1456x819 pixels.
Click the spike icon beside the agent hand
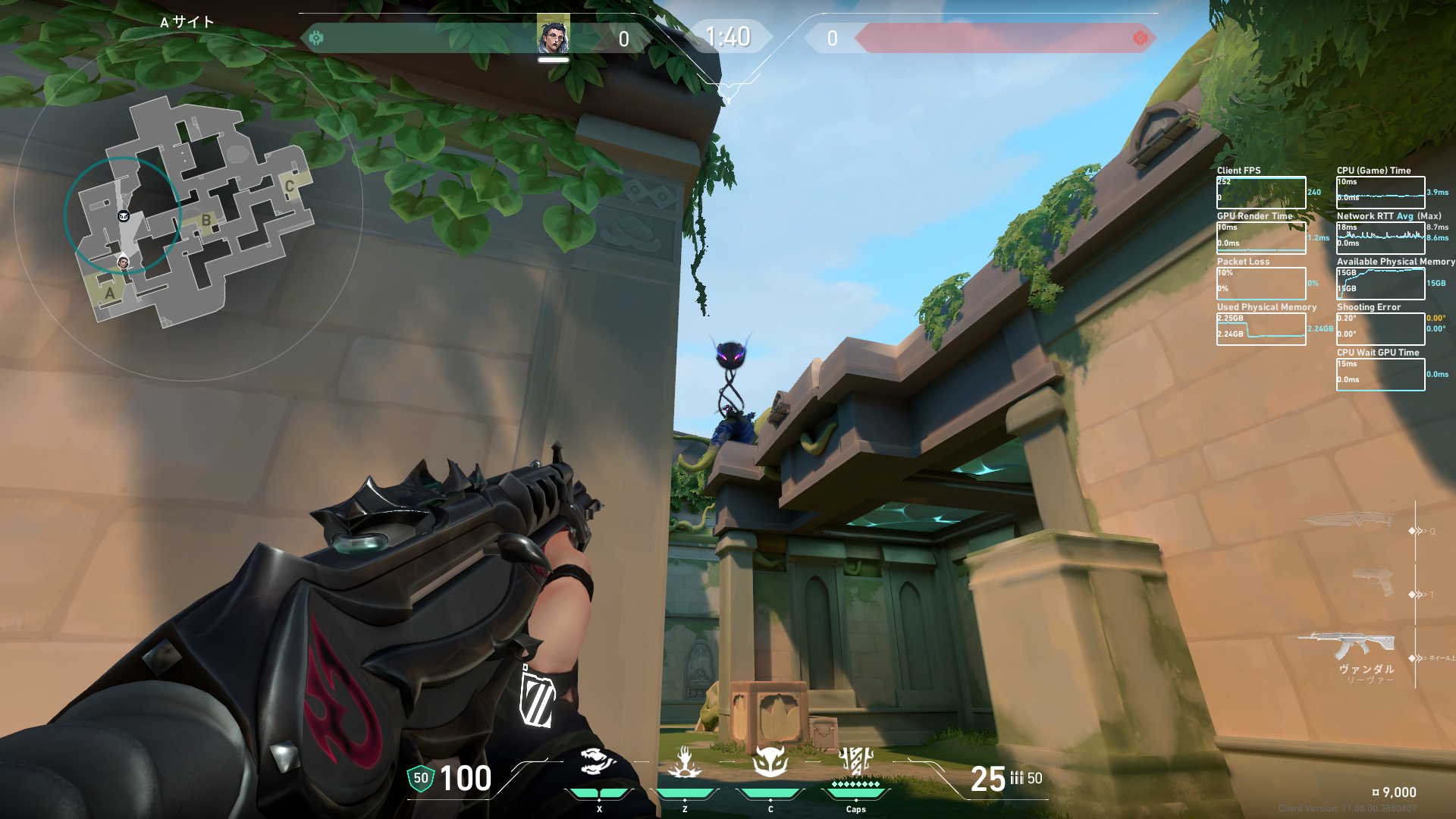click(x=537, y=698)
